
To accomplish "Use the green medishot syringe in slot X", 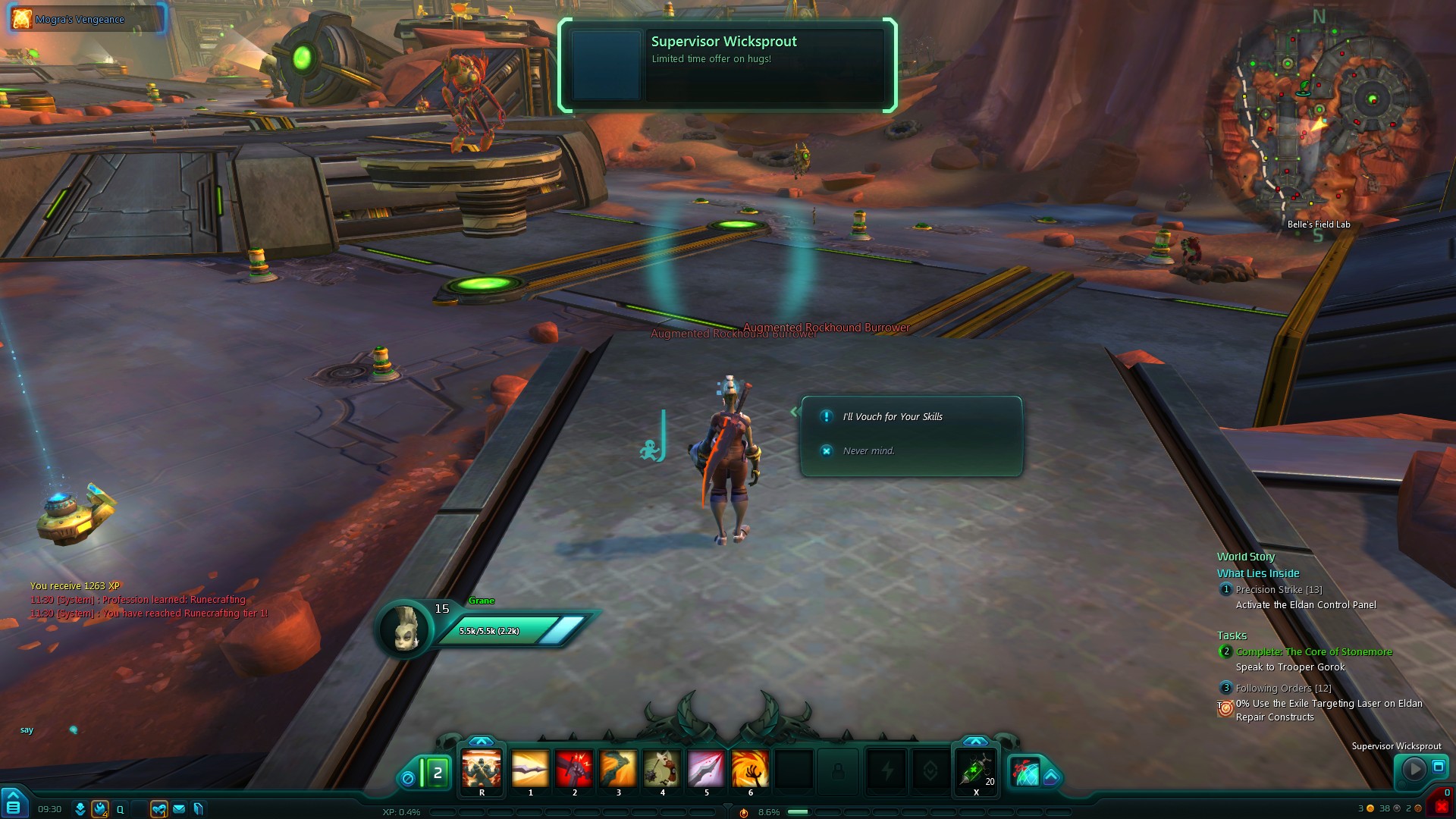I will (x=975, y=770).
